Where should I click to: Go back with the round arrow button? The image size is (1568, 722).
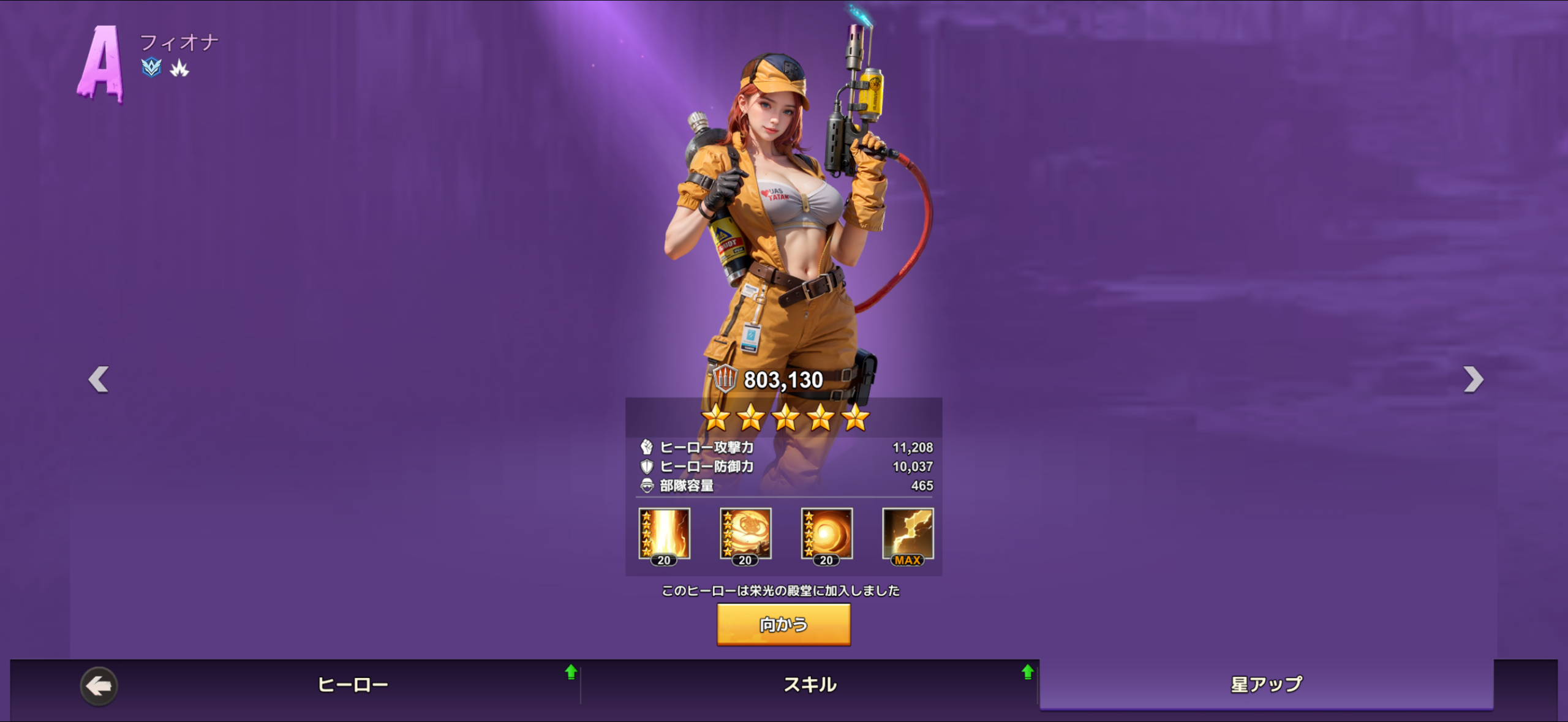(x=99, y=686)
